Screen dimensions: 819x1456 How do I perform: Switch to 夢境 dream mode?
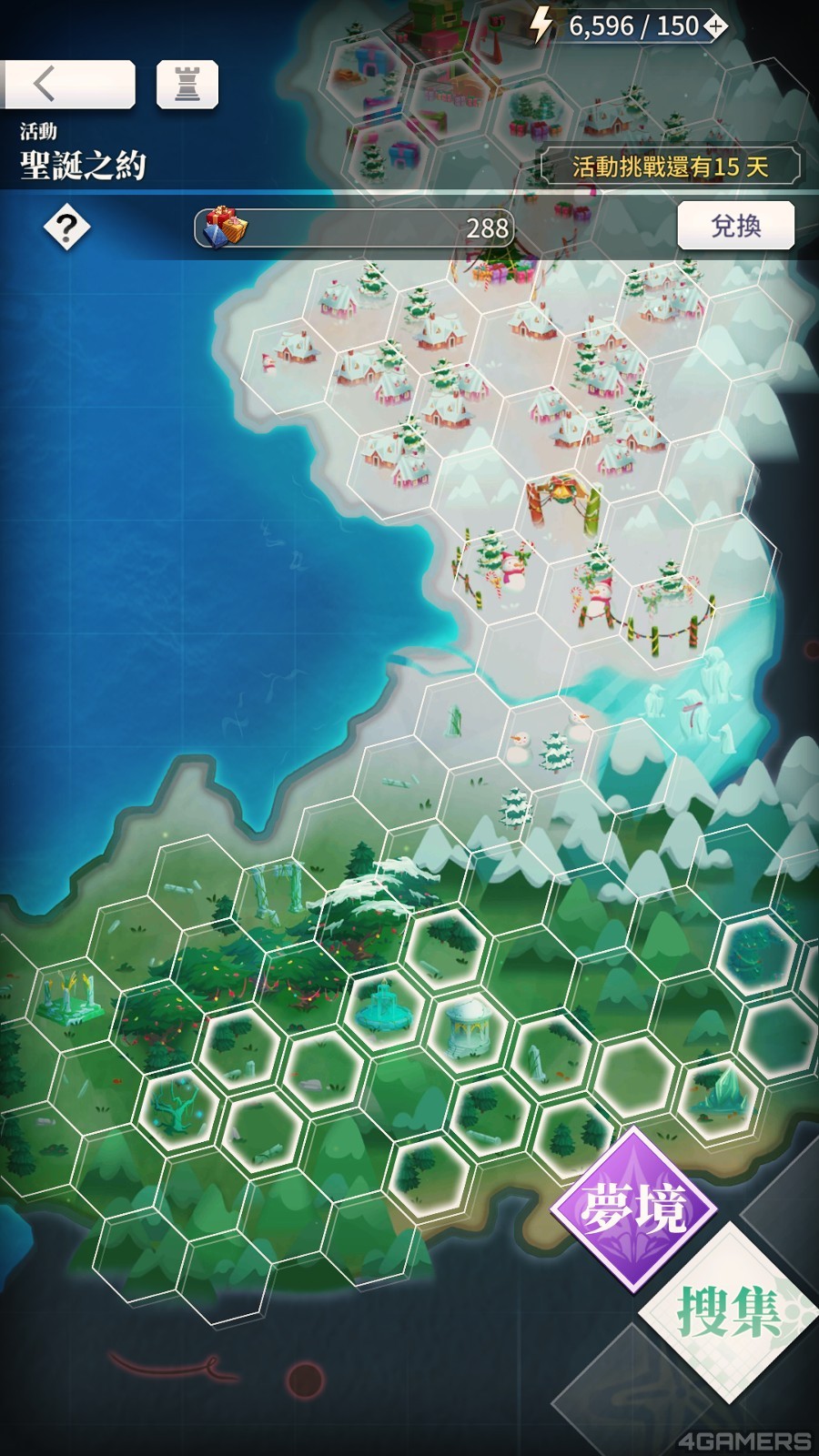(633, 1209)
